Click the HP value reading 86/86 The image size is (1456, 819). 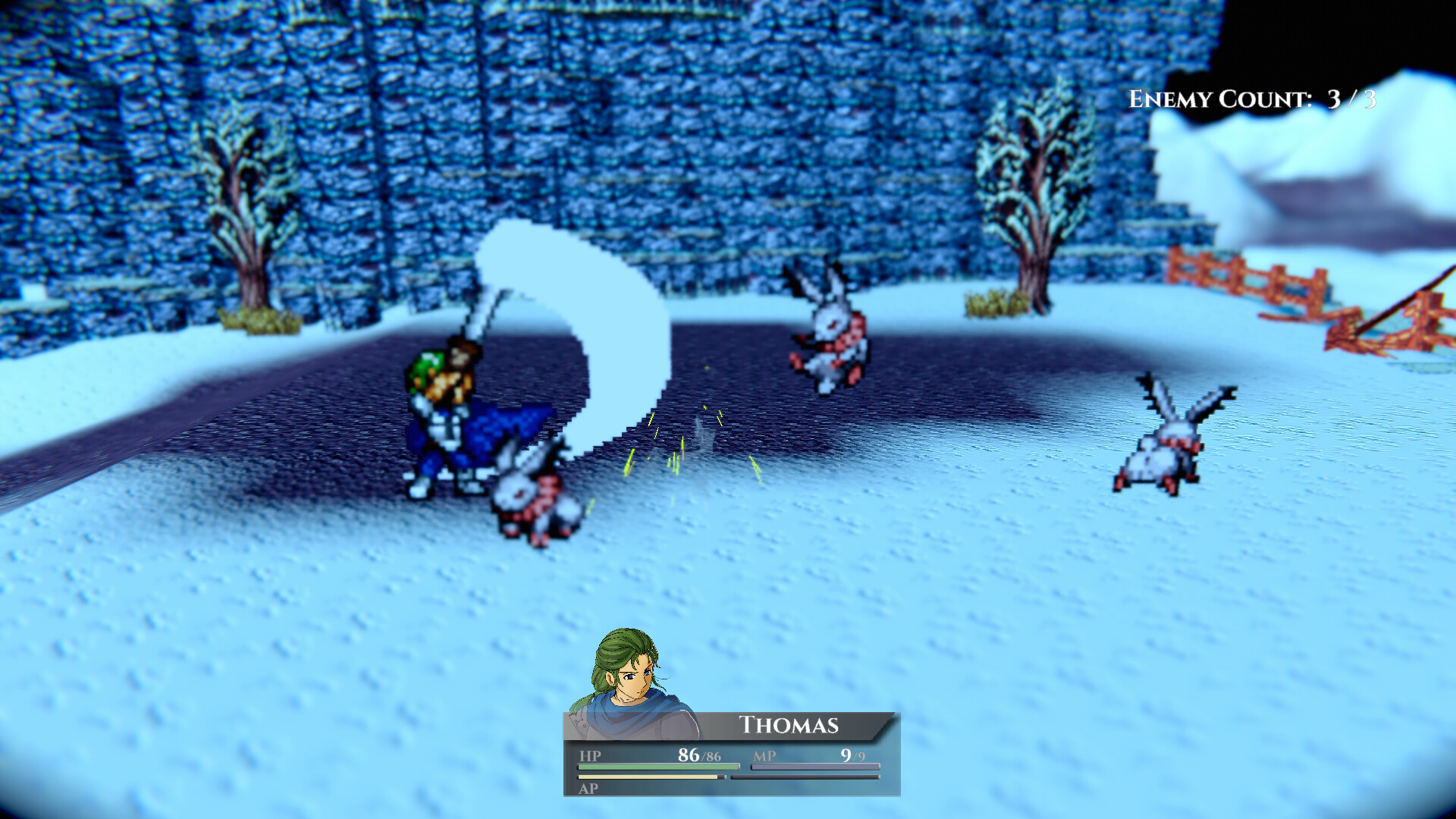pyautogui.click(x=700, y=755)
